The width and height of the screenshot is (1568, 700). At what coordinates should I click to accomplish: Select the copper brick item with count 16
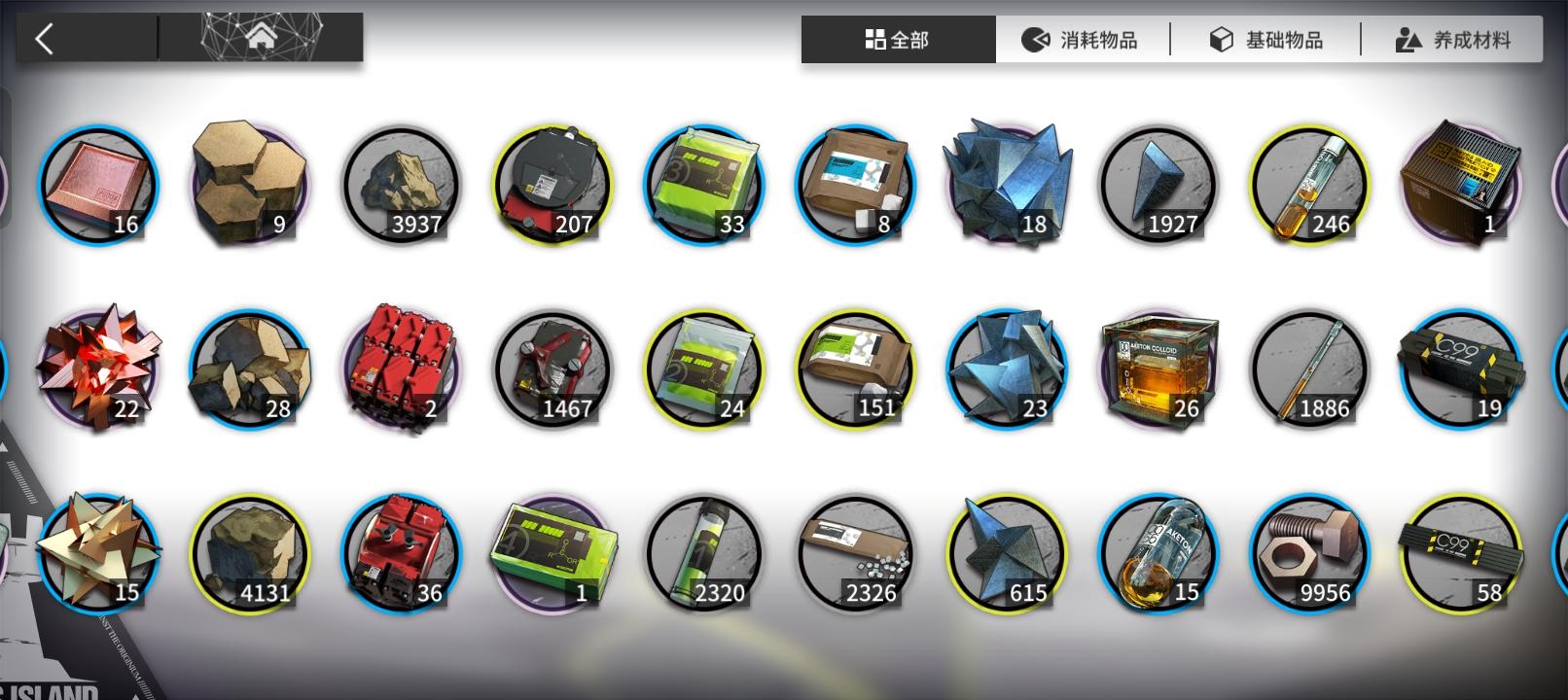tap(97, 185)
